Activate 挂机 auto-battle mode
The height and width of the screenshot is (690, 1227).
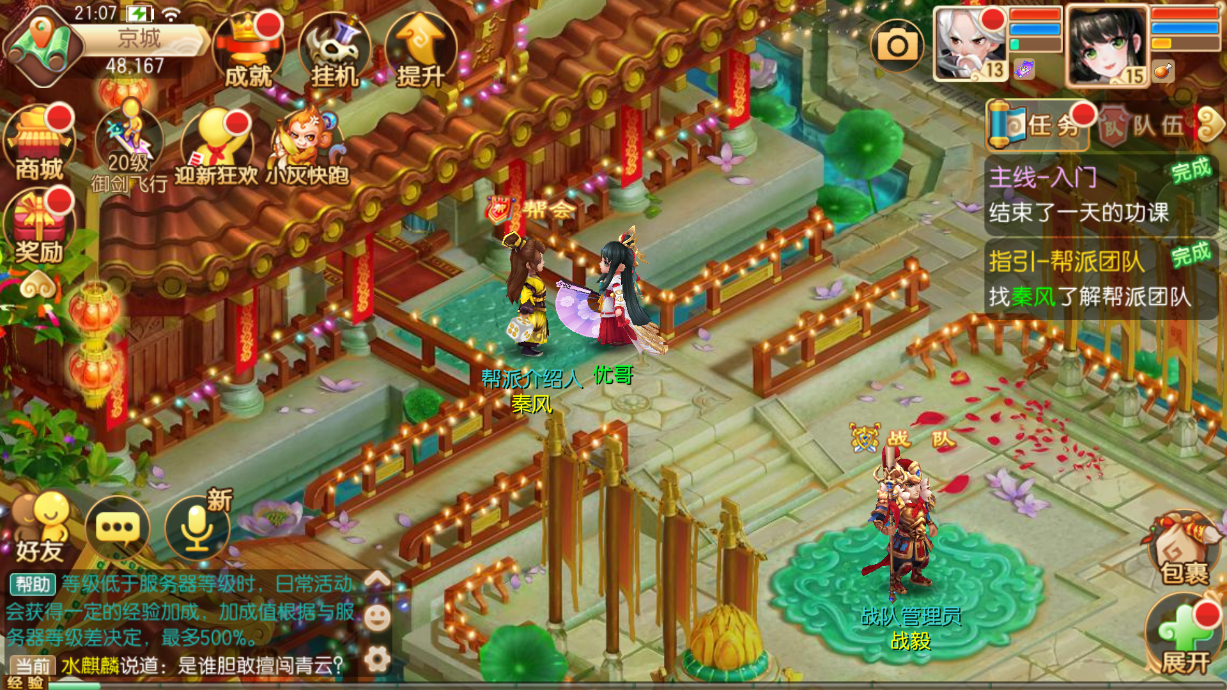tap(334, 50)
